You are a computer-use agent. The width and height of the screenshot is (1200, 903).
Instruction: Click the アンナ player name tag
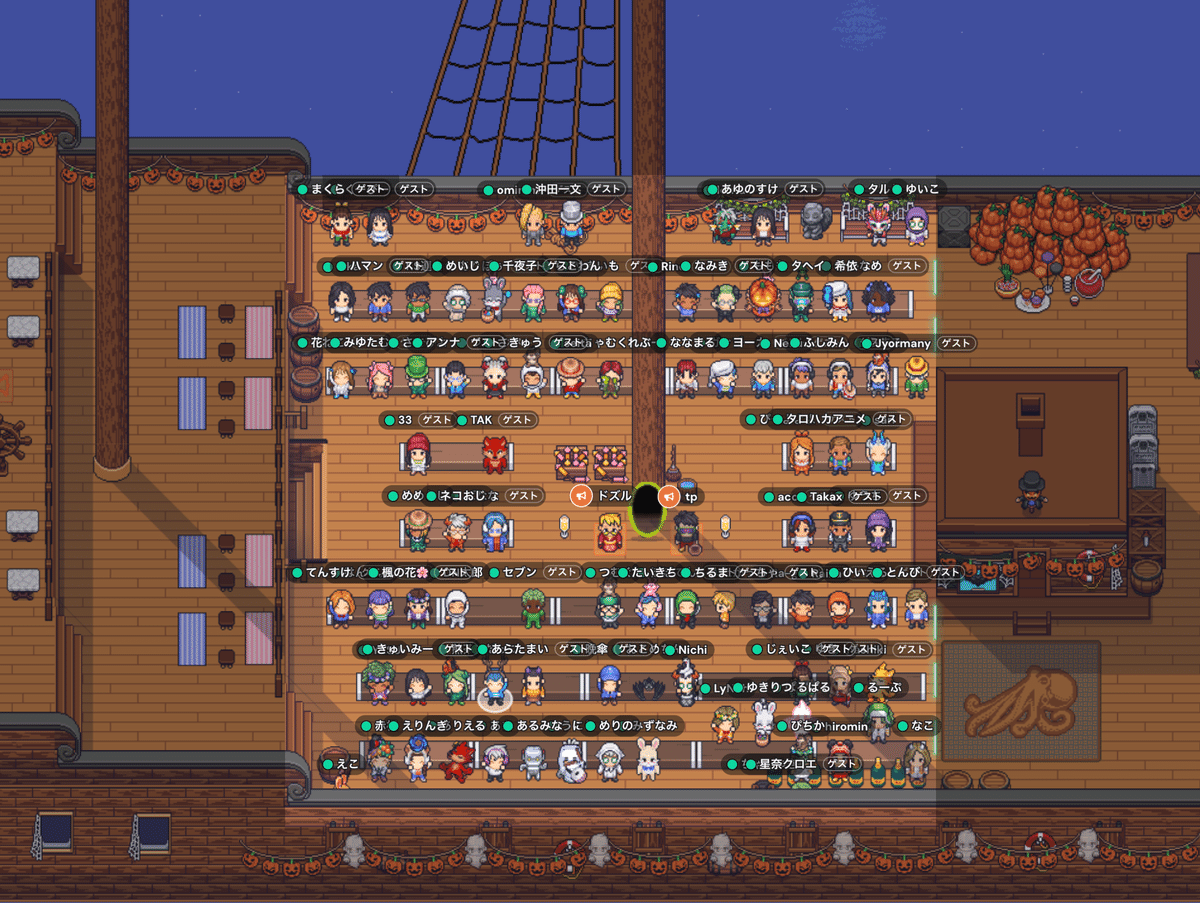[443, 343]
